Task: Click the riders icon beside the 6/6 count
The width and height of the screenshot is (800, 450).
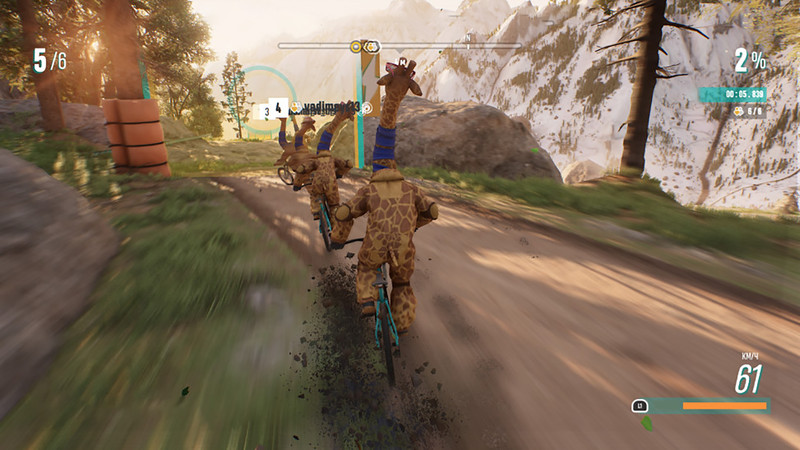Action: [x=737, y=111]
